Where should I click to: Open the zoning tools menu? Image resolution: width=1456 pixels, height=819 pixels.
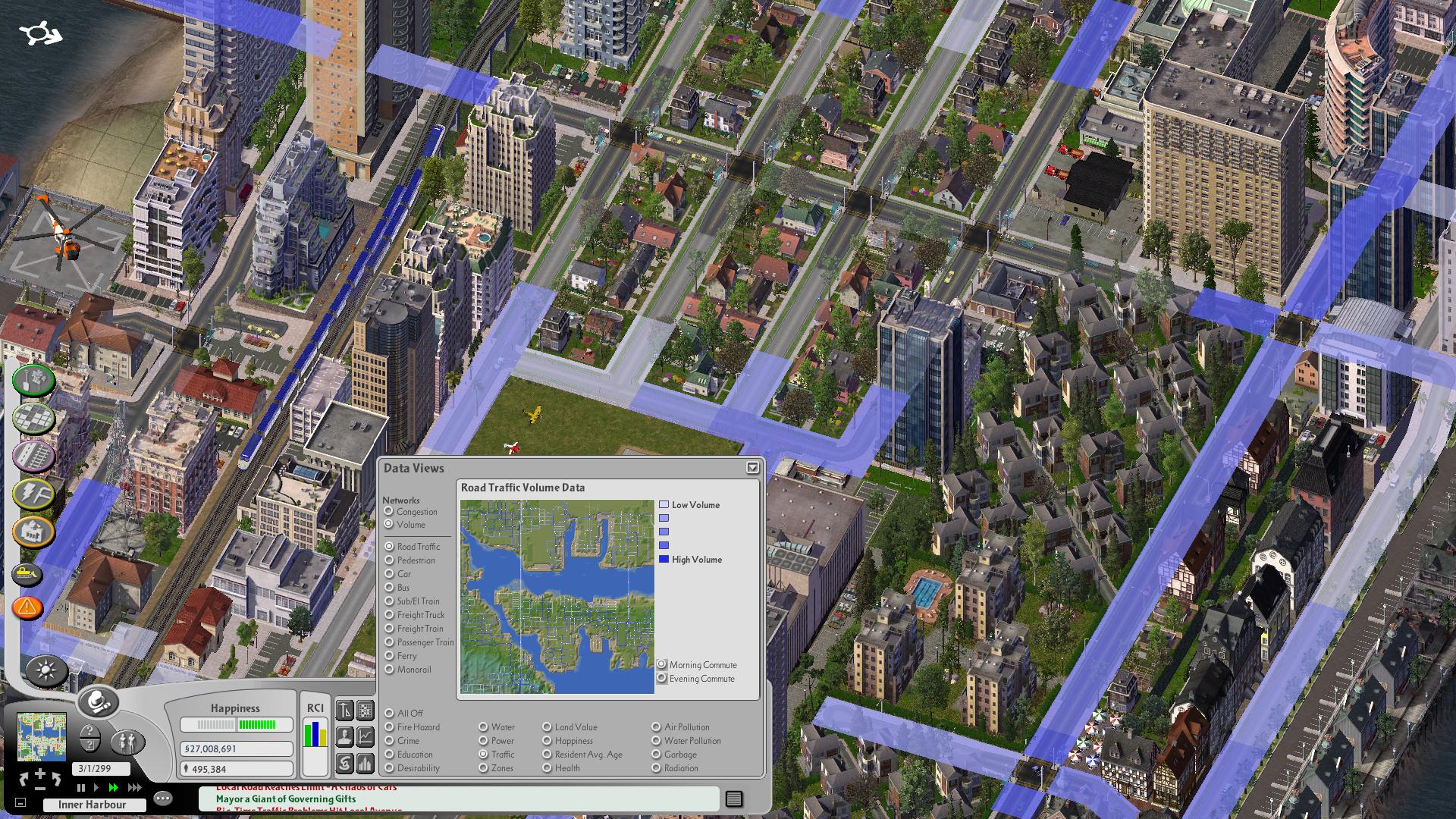pos(33,418)
